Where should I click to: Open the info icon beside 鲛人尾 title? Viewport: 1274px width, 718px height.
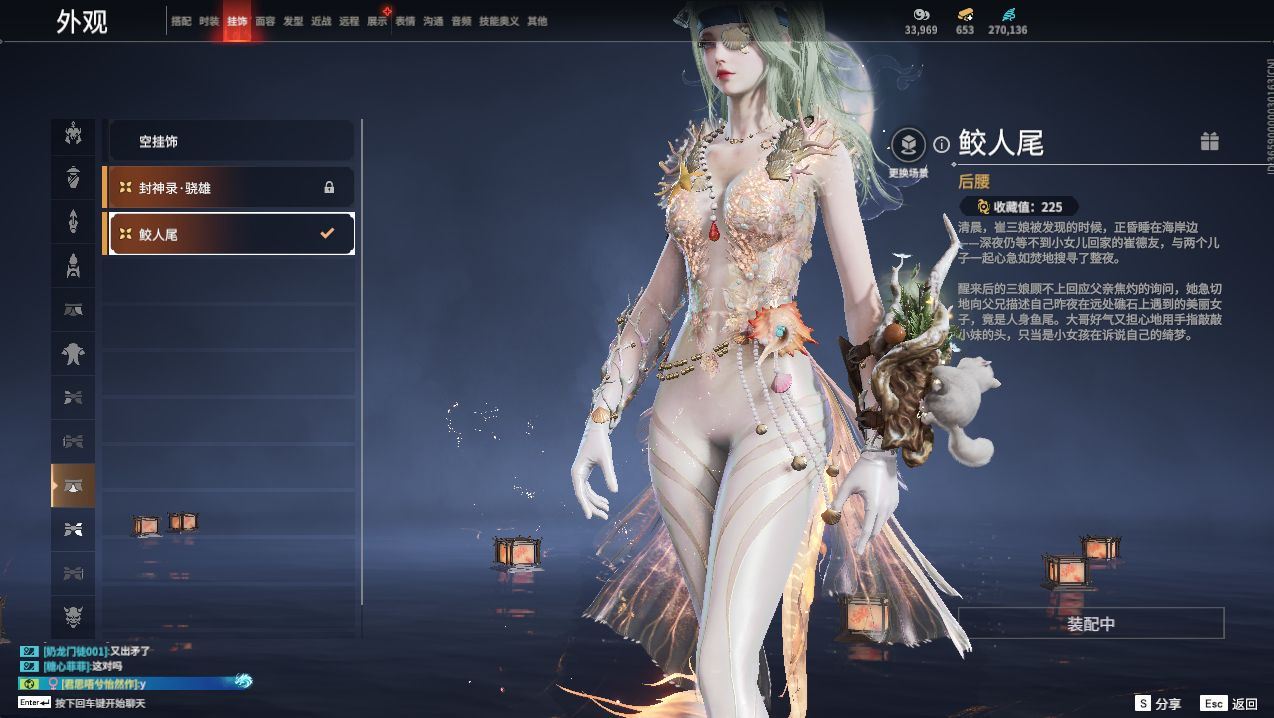(x=941, y=145)
